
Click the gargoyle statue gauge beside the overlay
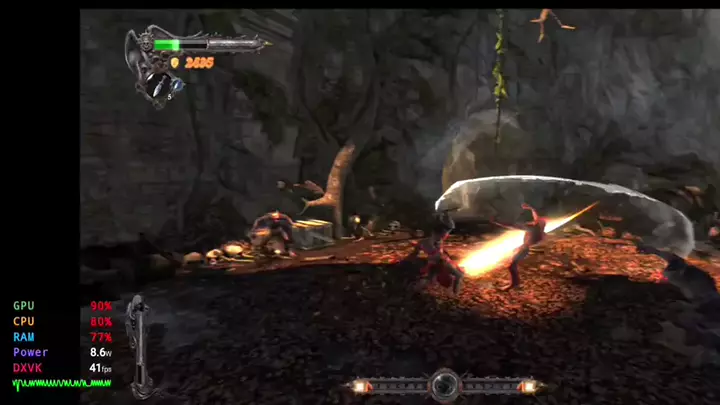[x=139, y=345]
